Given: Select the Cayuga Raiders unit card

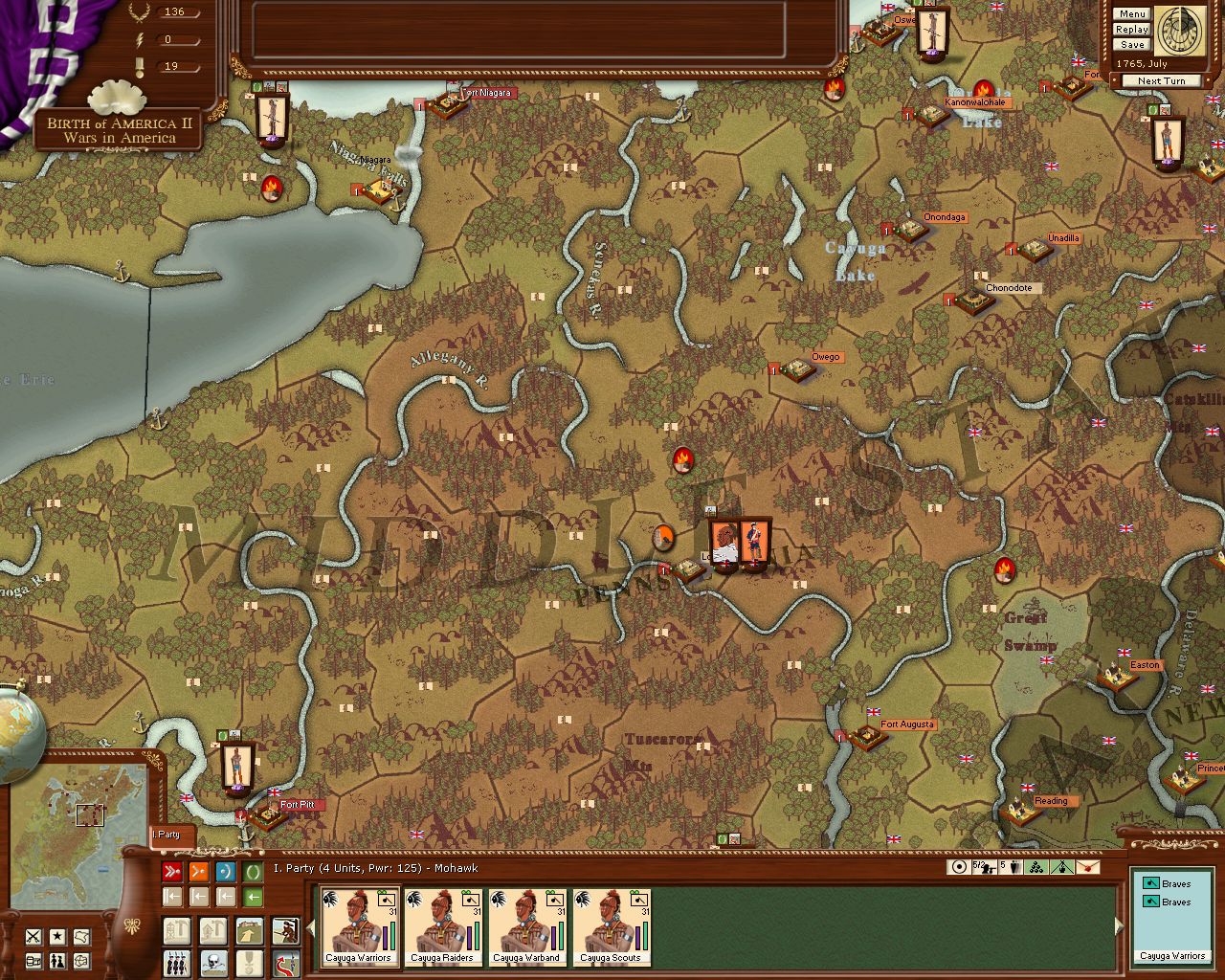Looking at the screenshot, I should coord(443,926).
